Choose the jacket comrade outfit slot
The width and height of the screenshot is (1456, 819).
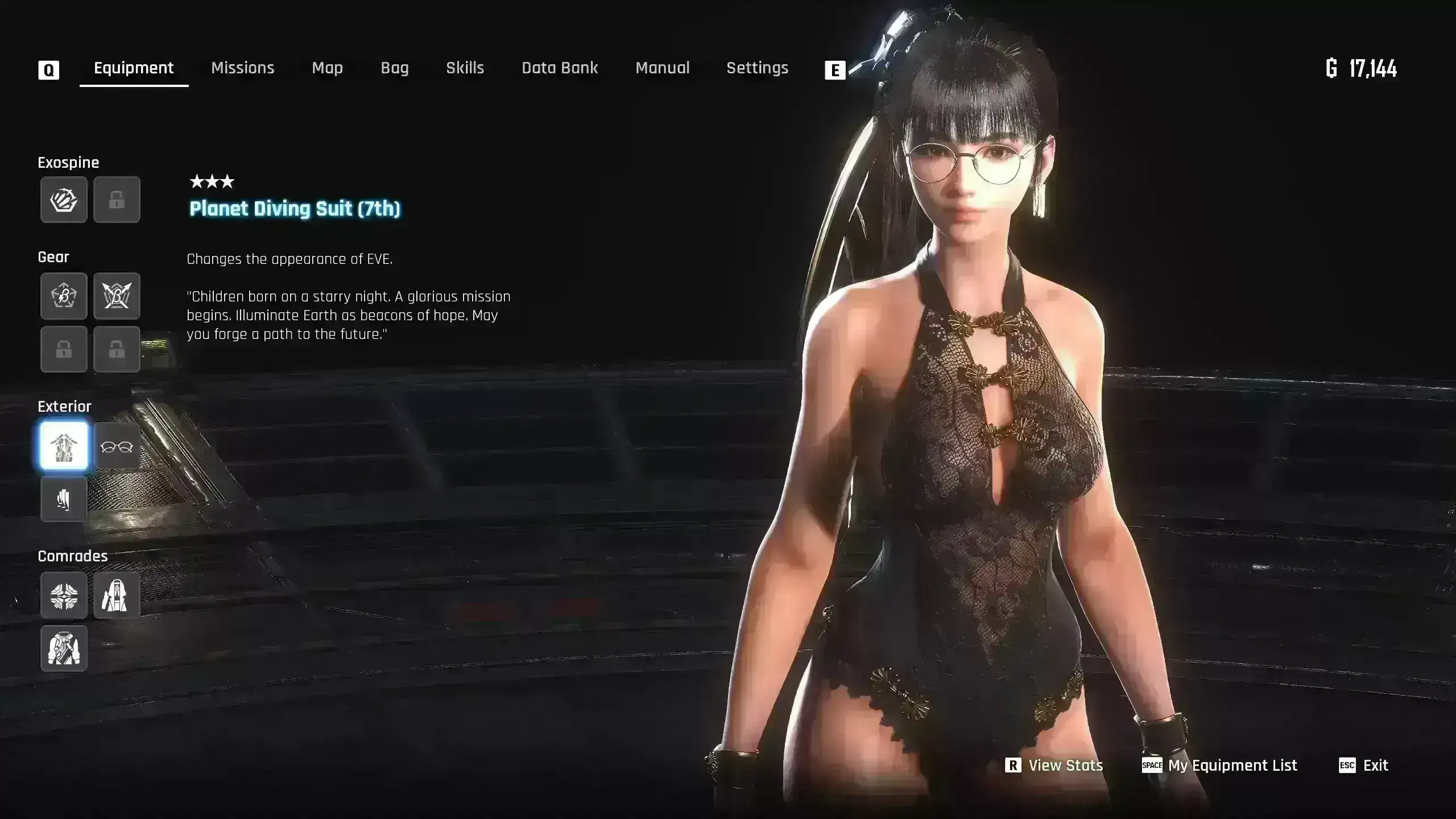[64, 648]
